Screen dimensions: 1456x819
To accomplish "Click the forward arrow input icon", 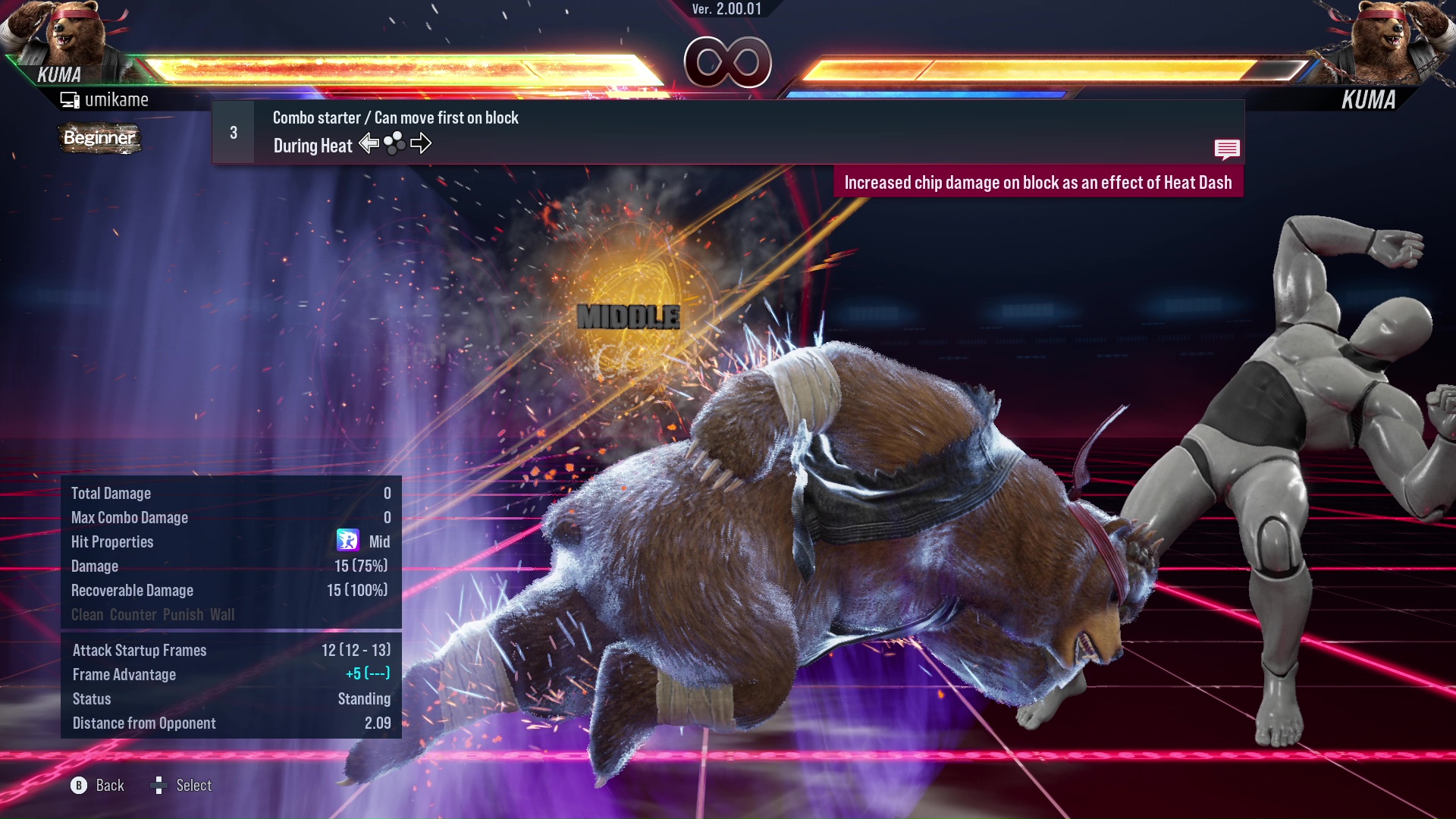I will click(x=422, y=143).
